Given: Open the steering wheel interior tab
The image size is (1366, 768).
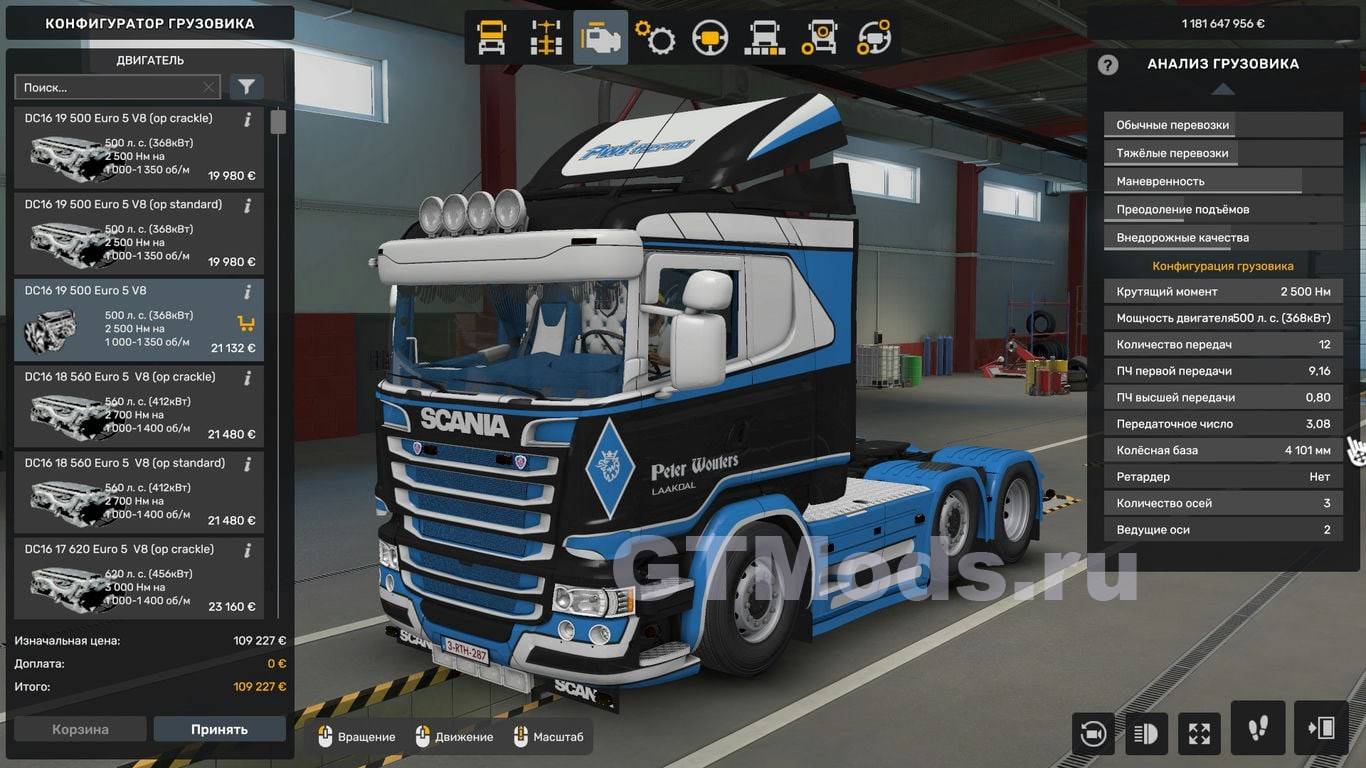Looking at the screenshot, I should point(710,38).
